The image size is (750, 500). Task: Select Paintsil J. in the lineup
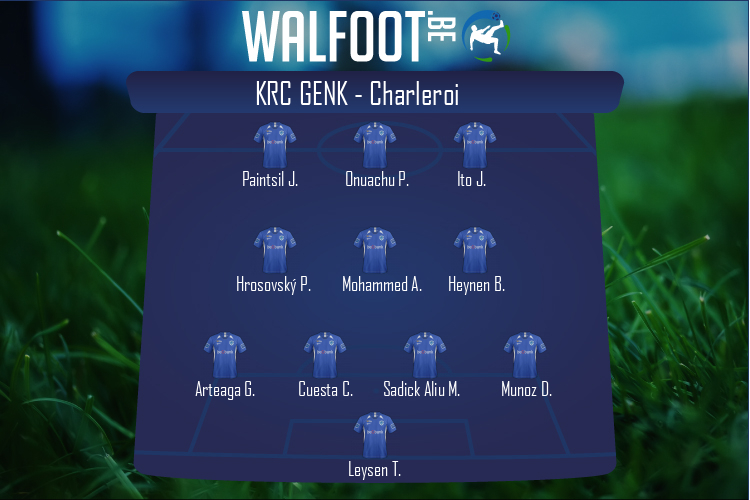[x=274, y=146]
